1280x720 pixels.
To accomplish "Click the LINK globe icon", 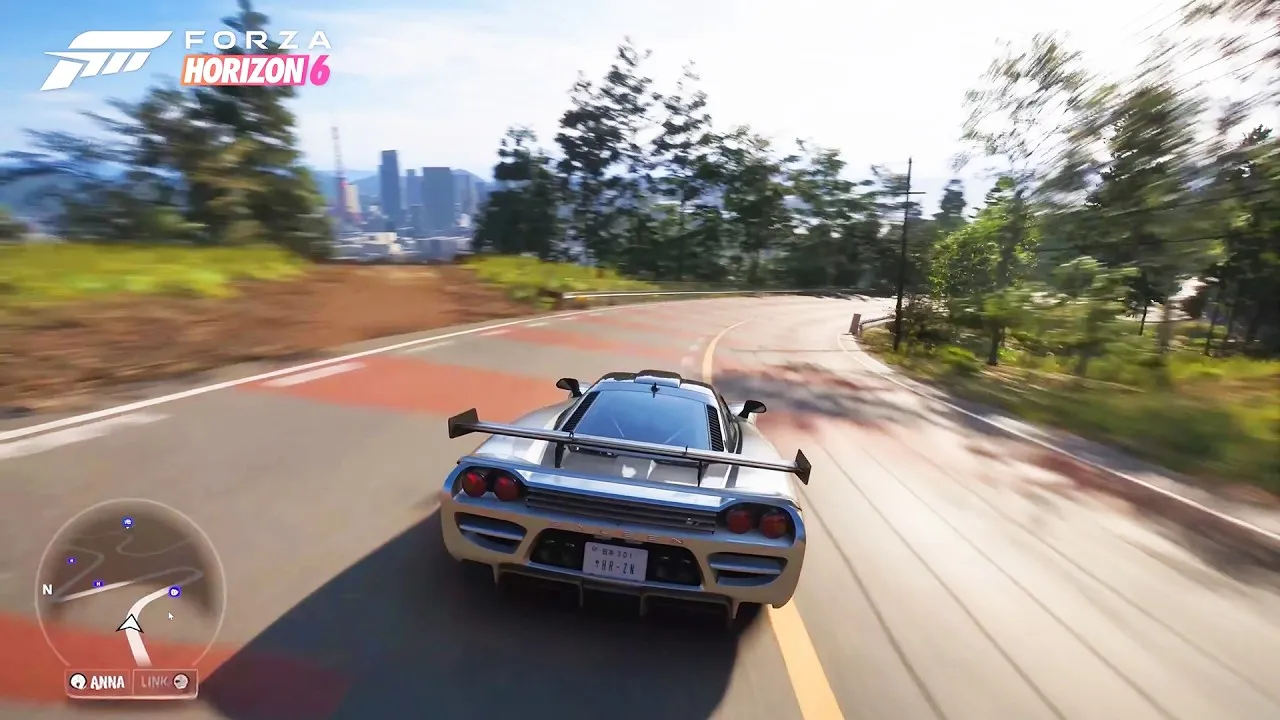I will [181, 682].
